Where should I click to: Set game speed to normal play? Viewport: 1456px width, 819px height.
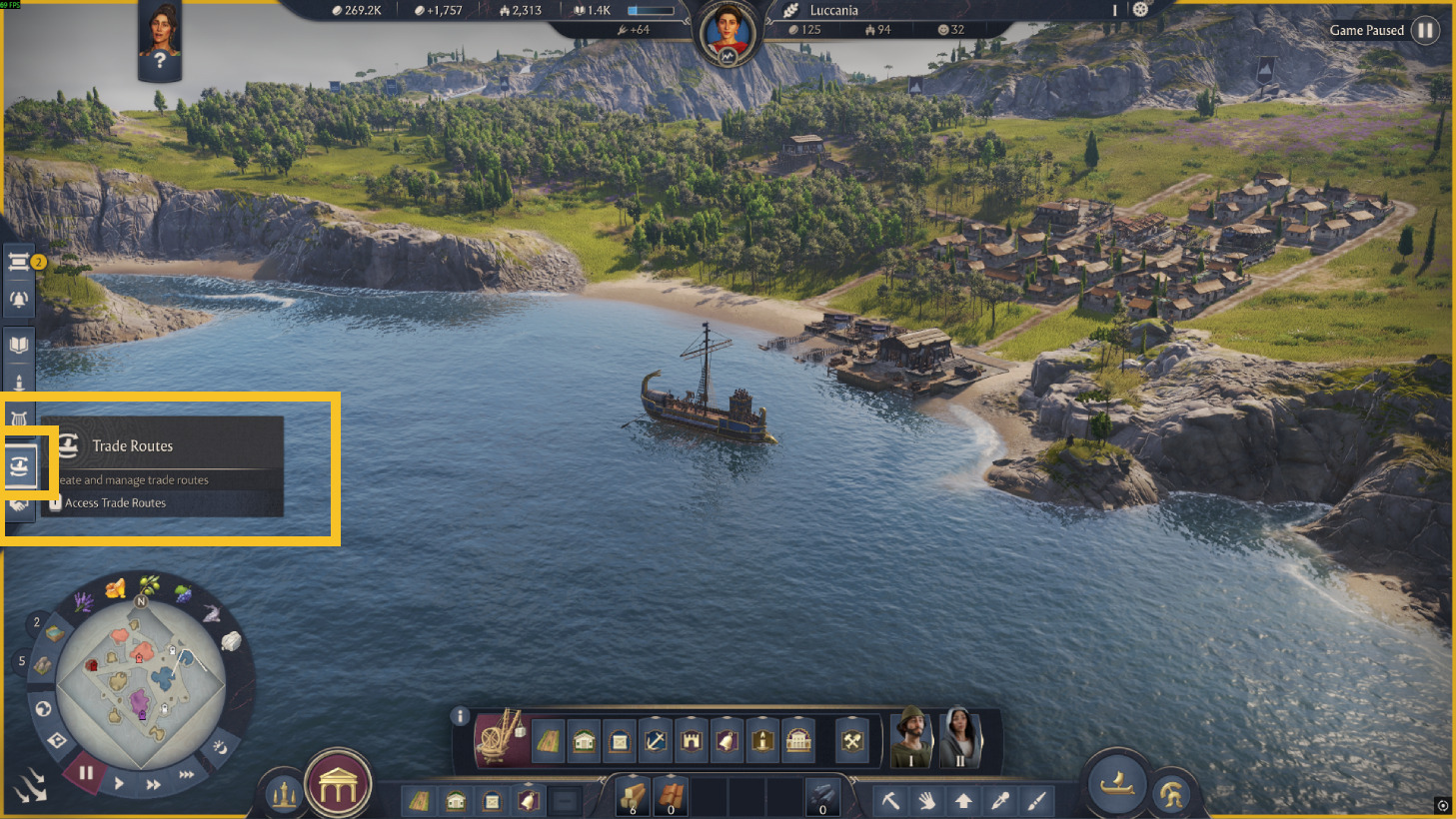click(x=119, y=784)
